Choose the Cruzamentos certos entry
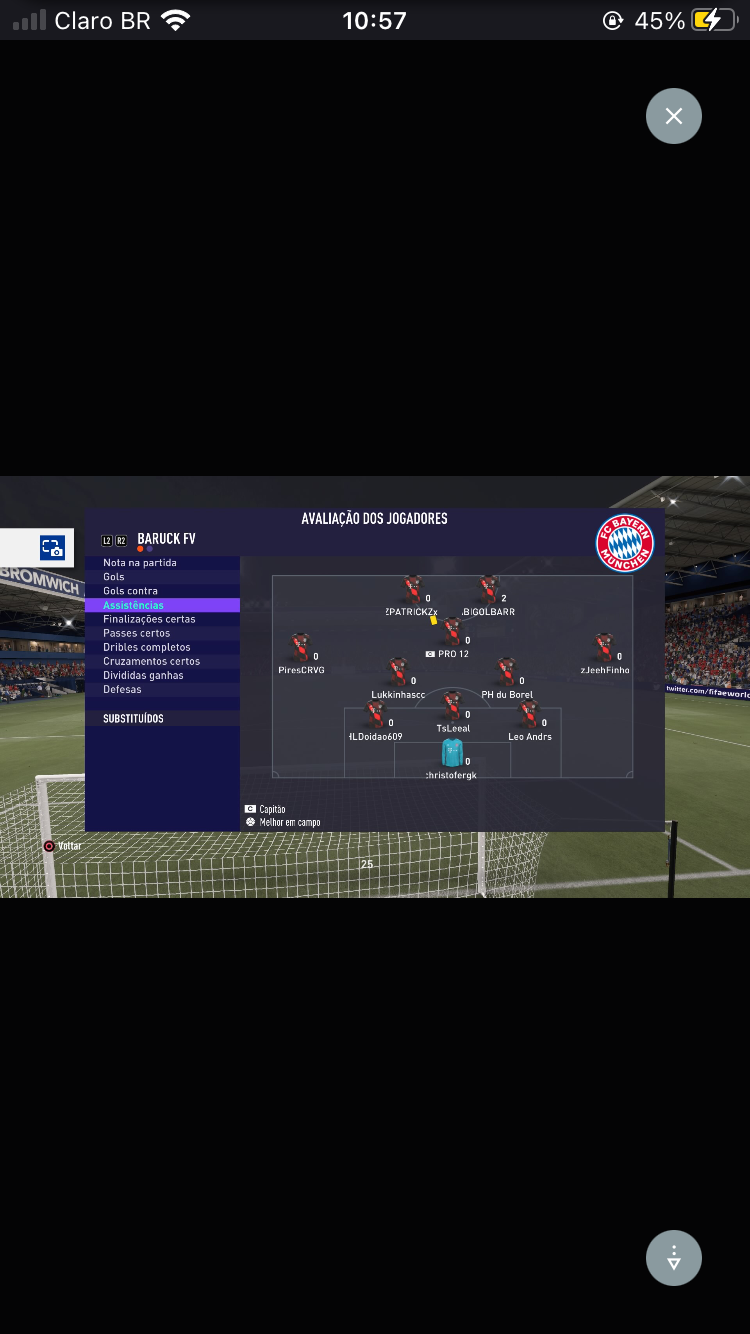Viewport: 750px width, 1334px height. [151, 661]
